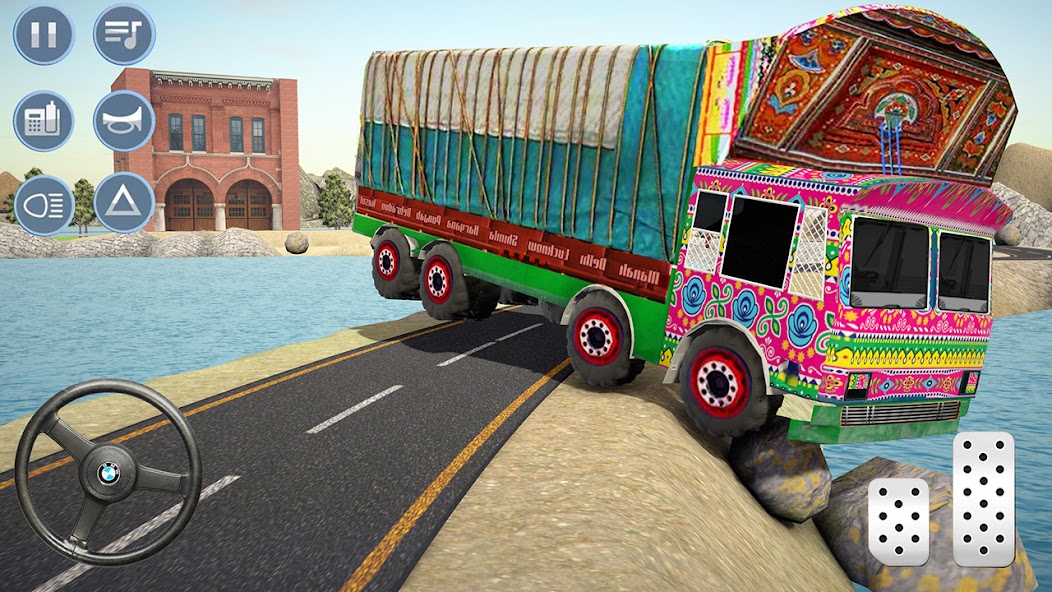Image resolution: width=1052 pixels, height=592 pixels.
Task: Toggle the music playlist button
Action: pos(124,35)
